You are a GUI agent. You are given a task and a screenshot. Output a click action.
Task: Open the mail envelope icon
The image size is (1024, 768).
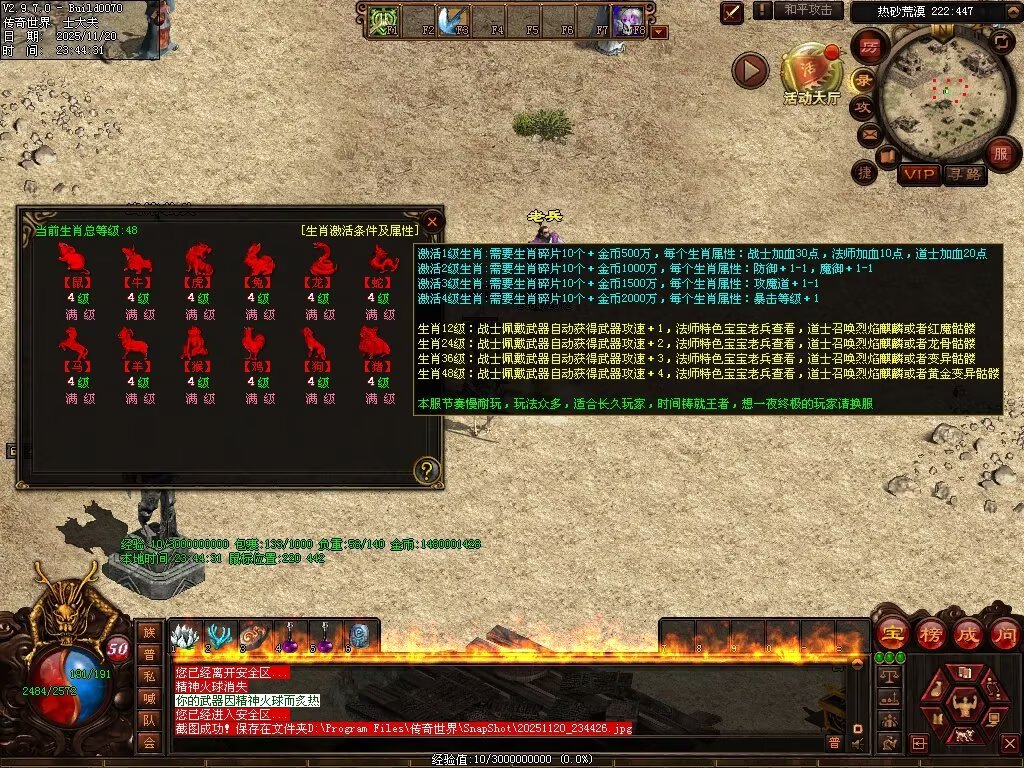tap(868, 133)
